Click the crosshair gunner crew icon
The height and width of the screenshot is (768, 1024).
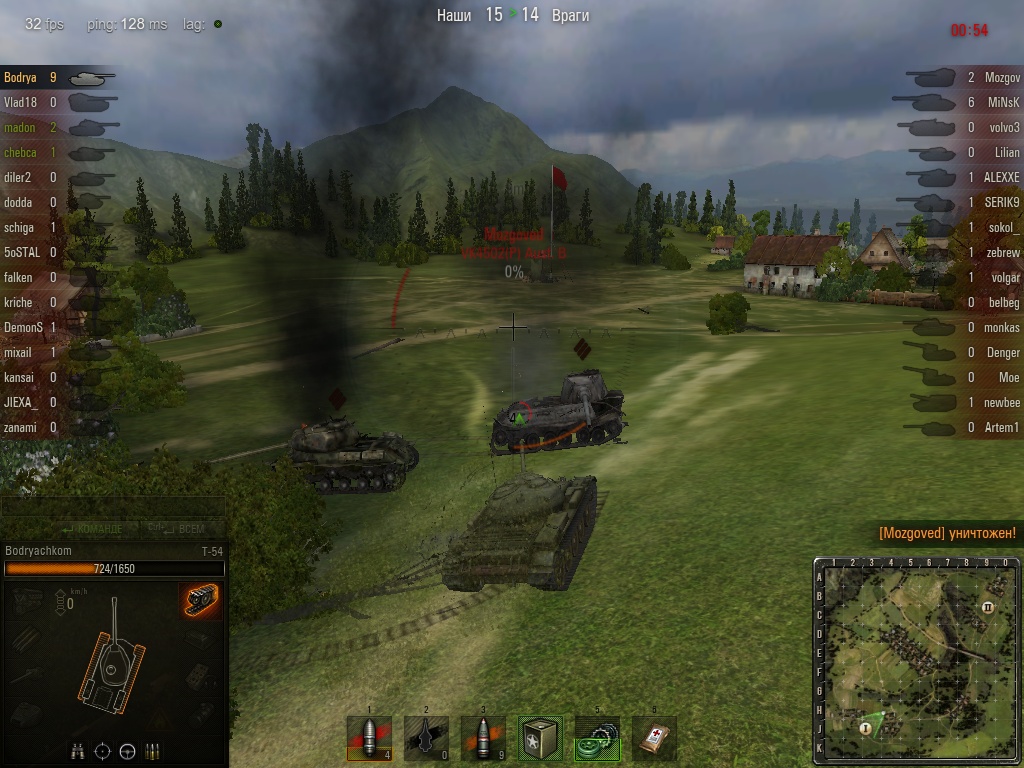pos(102,751)
